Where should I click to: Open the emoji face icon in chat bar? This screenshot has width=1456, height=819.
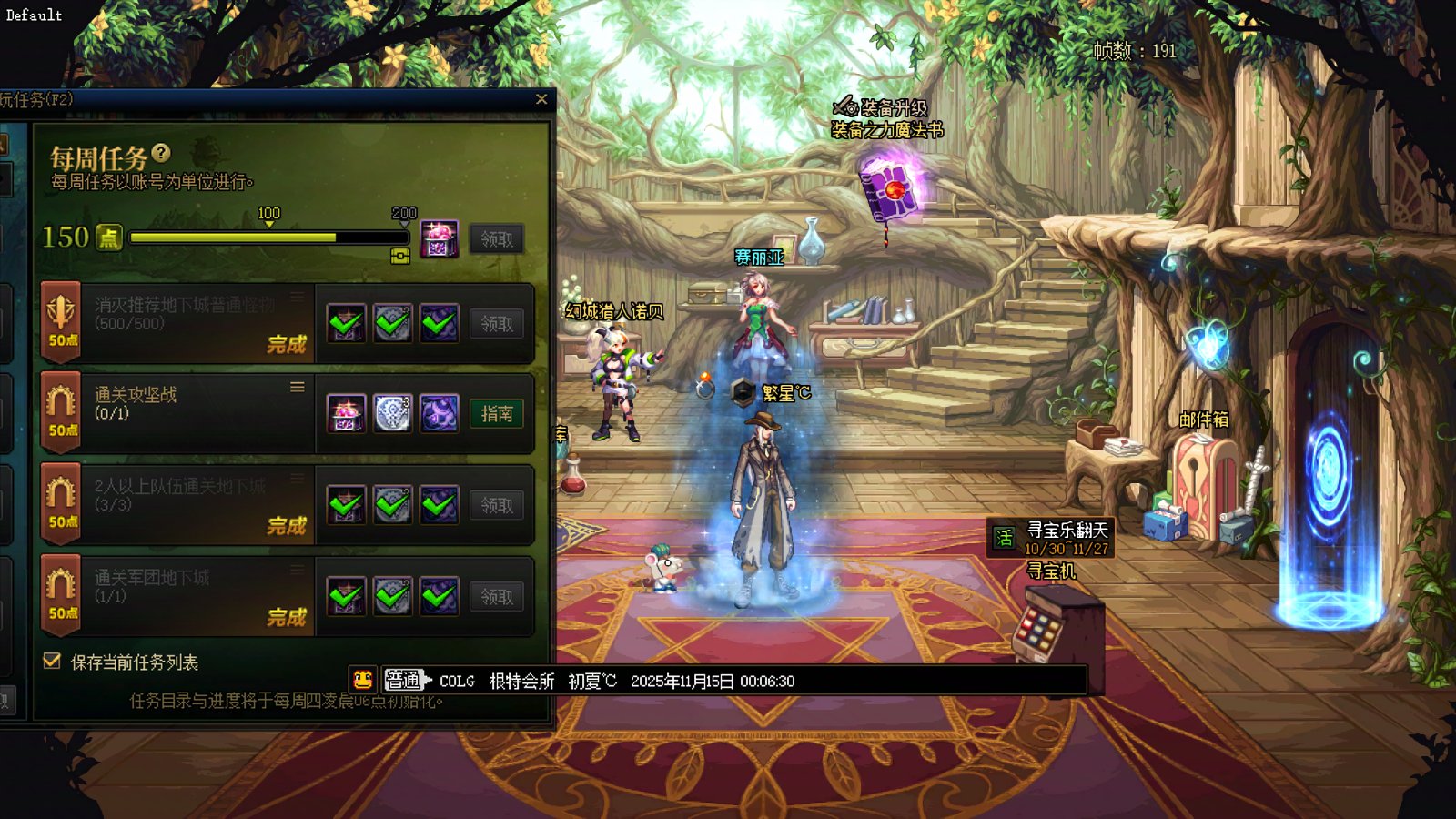tap(362, 680)
